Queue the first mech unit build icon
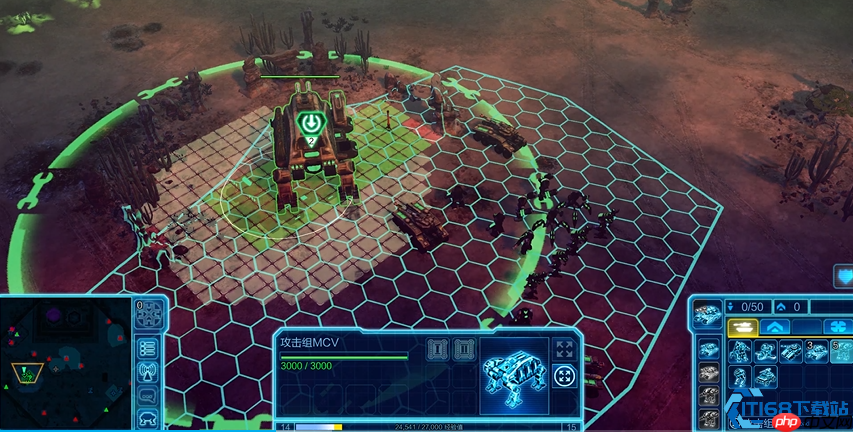The width and height of the screenshot is (853, 432). click(741, 352)
